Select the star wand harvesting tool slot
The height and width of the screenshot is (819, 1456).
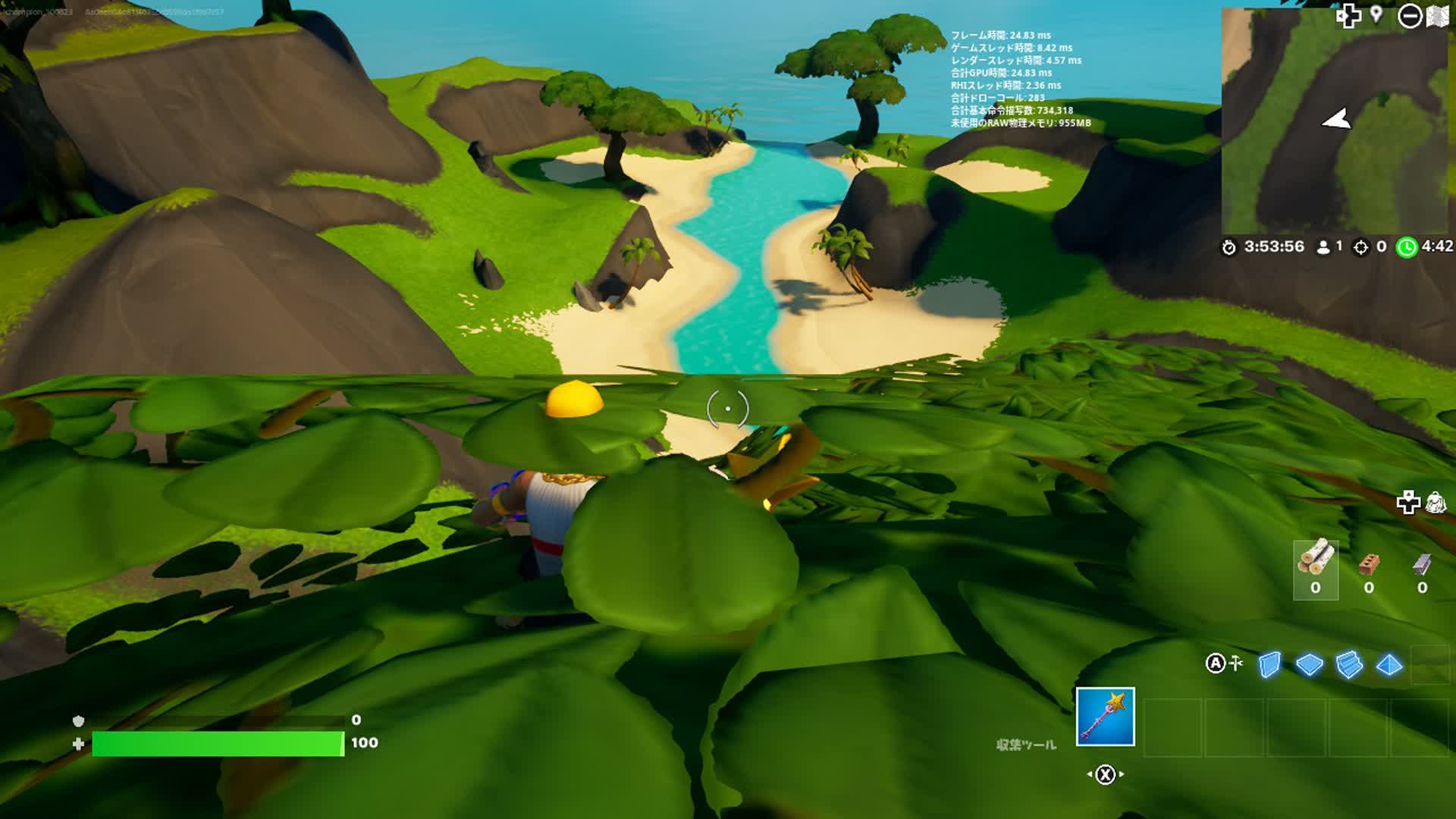[x=1105, y=717]
